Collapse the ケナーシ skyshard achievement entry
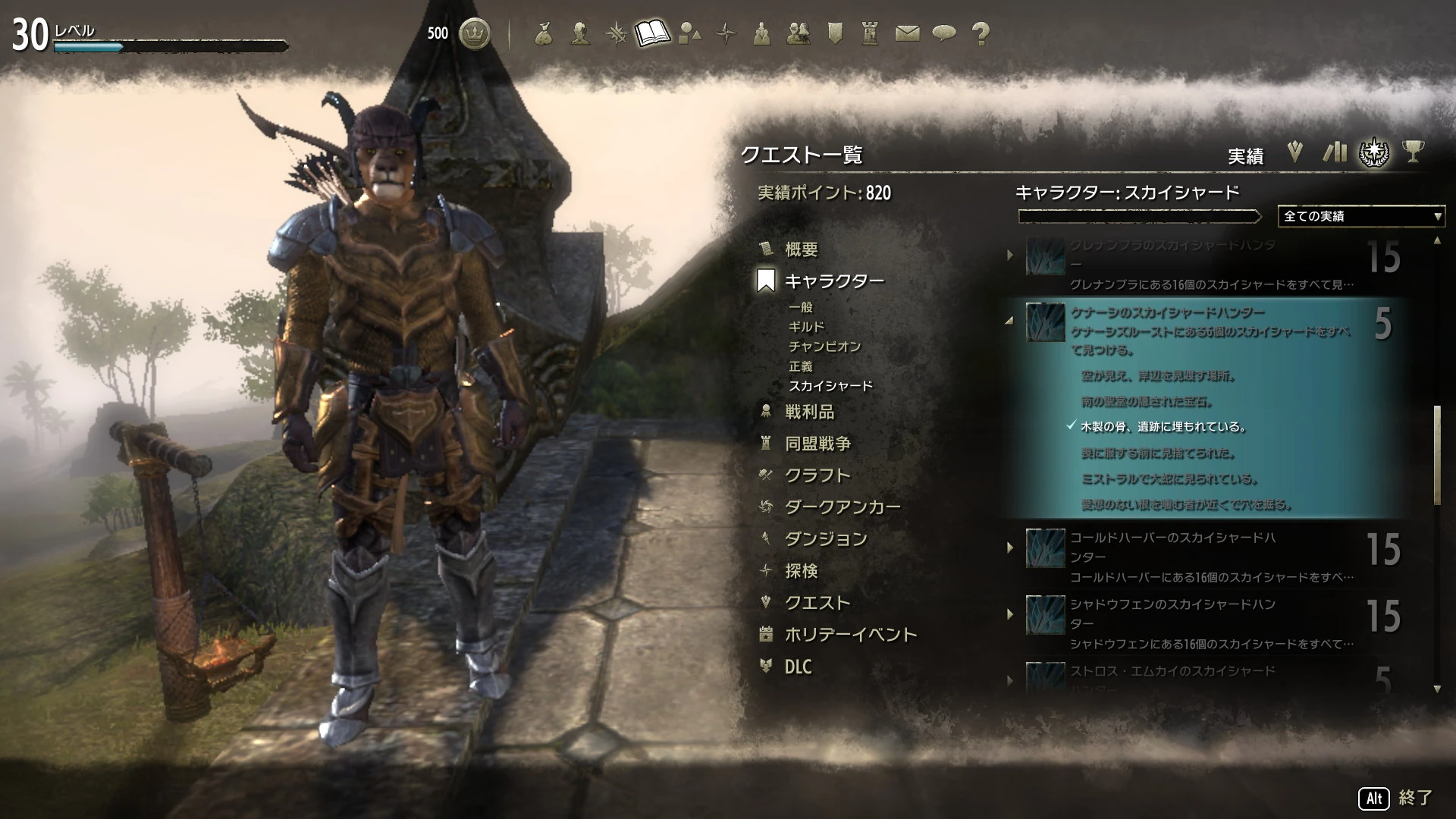 coord(1009,320)
